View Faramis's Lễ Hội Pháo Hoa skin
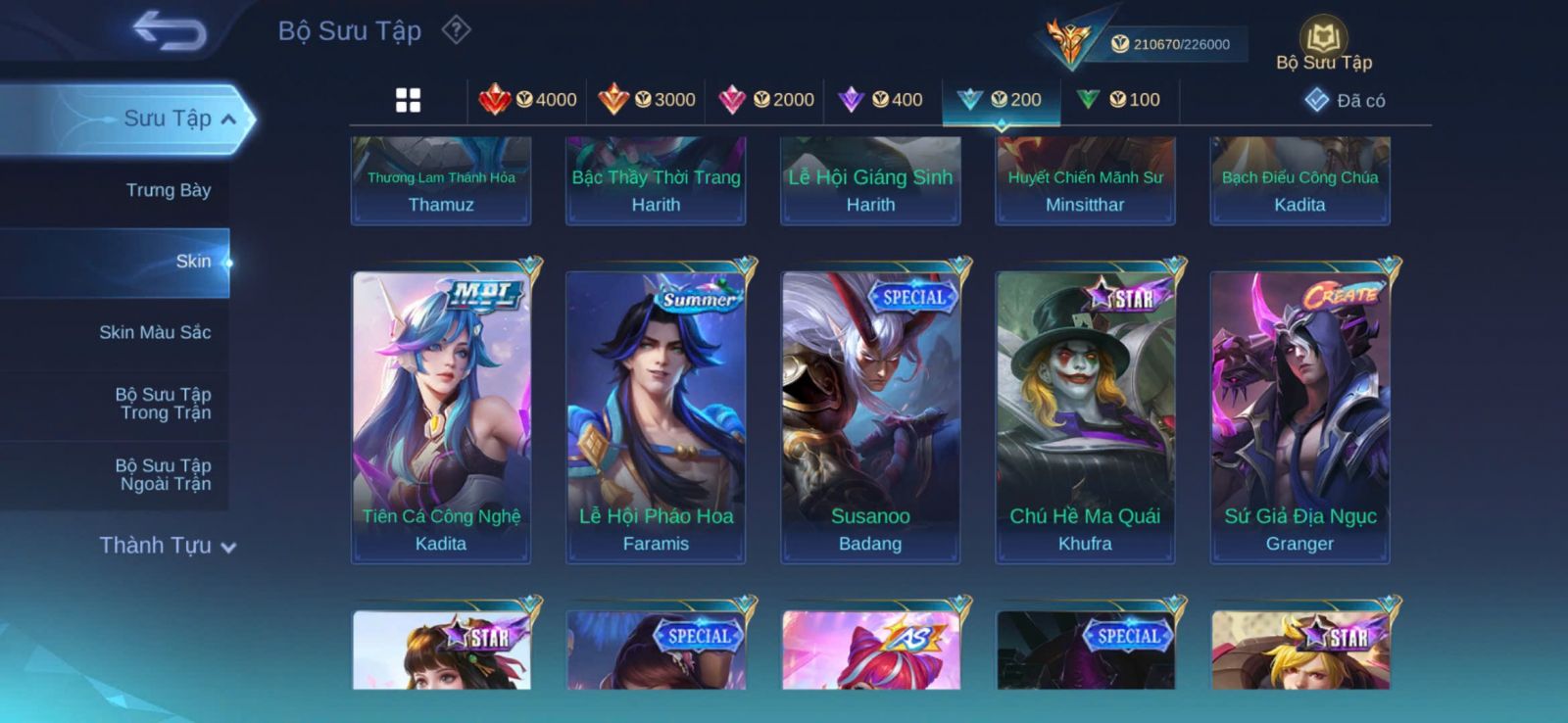 656,416
